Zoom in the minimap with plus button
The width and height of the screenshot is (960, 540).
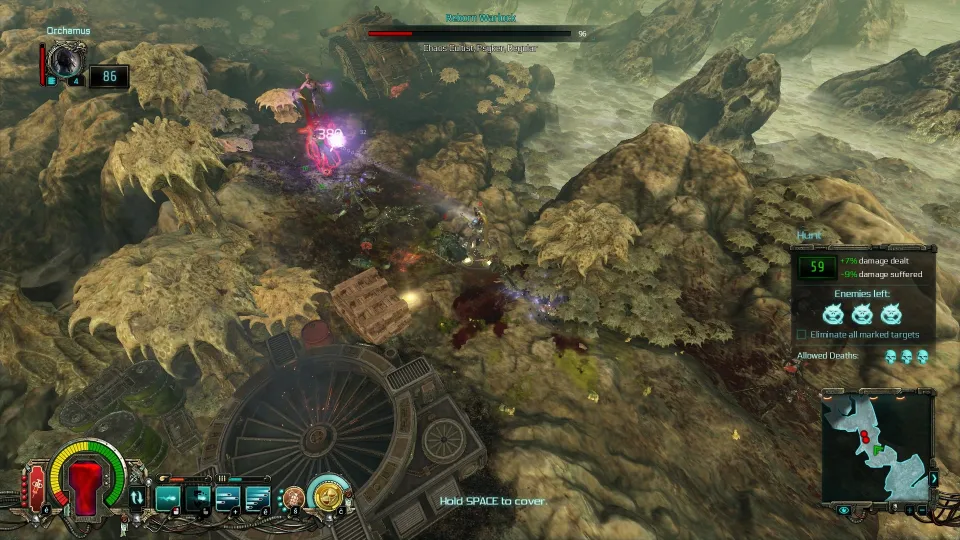click(x=909, y=510)
